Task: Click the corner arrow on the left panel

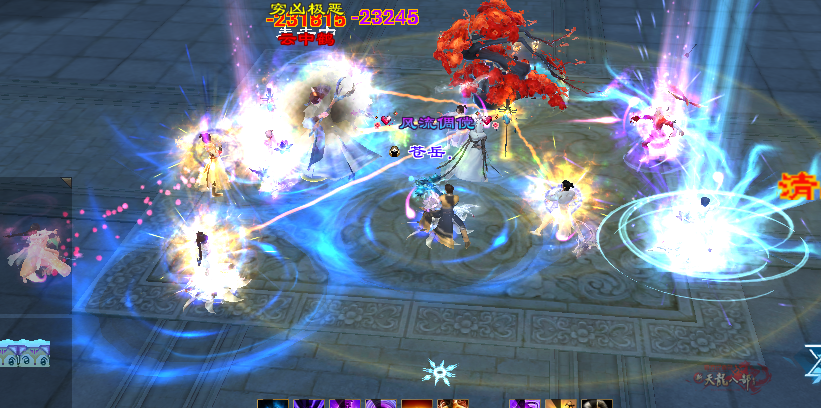Action: [x=66, y=183]
